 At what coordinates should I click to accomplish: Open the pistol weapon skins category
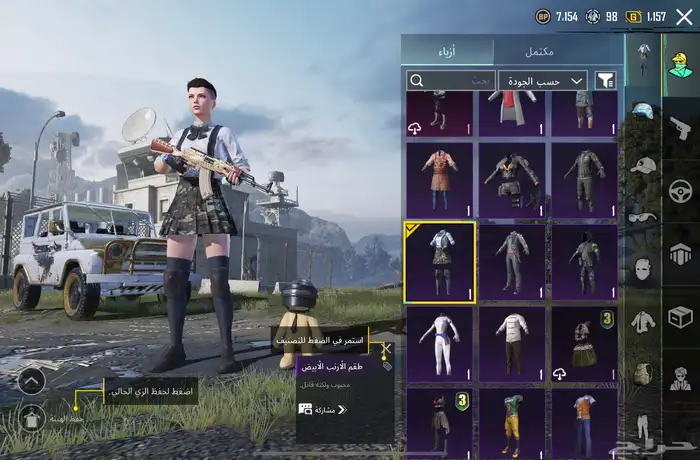[x=680, y=129]
